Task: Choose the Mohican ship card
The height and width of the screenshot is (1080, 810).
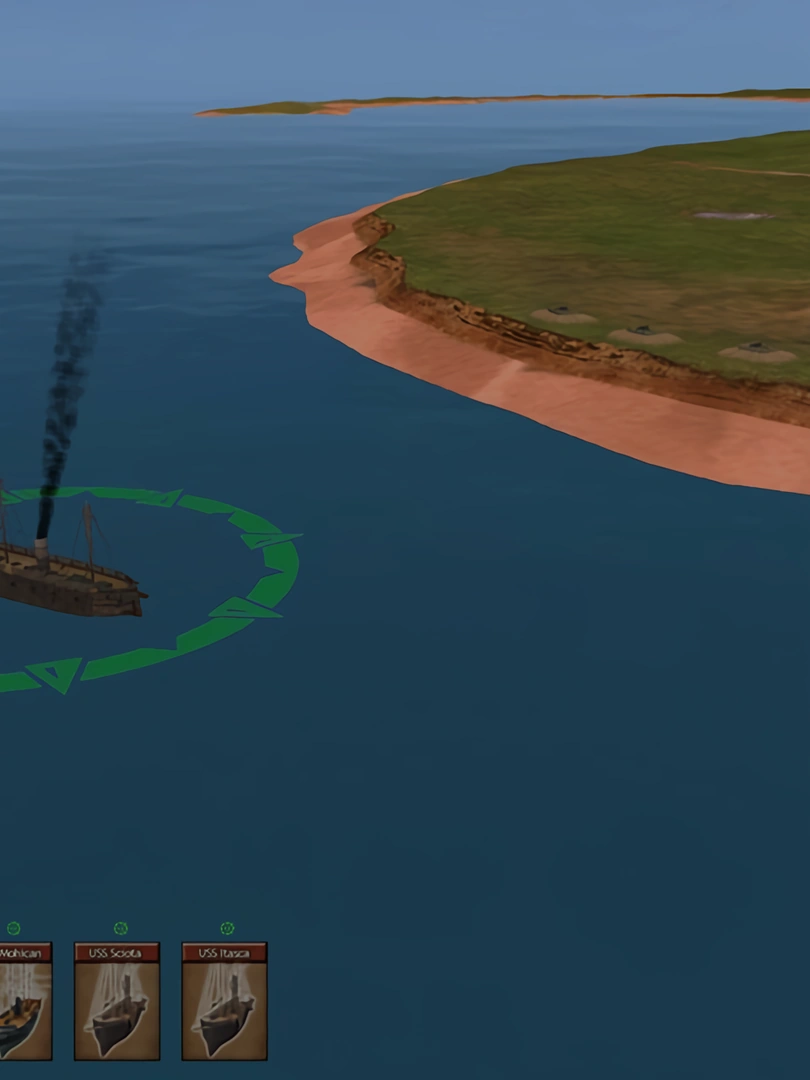Action: [24, 1001]
